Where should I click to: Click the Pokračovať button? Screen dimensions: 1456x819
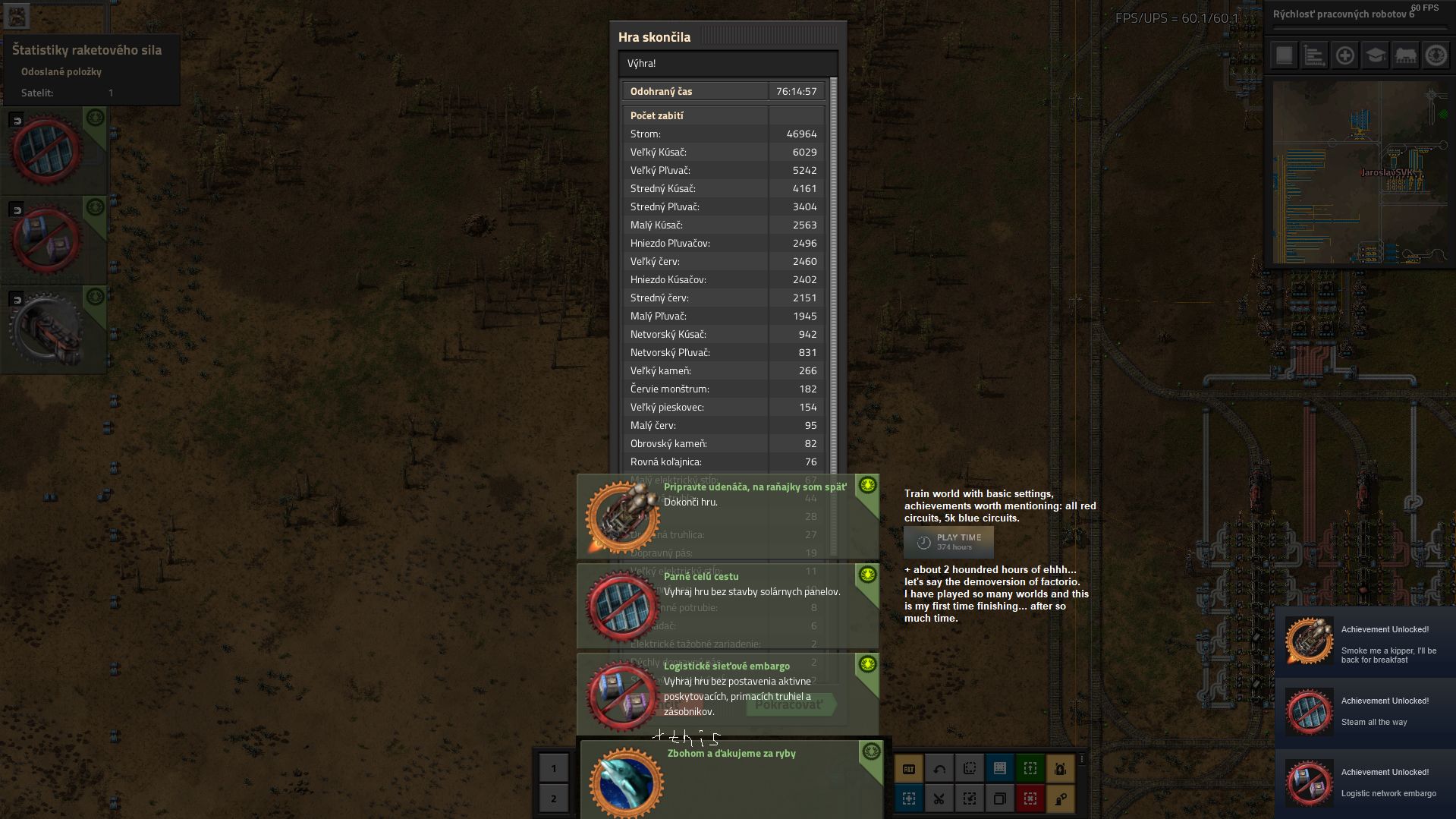point(792,704)
